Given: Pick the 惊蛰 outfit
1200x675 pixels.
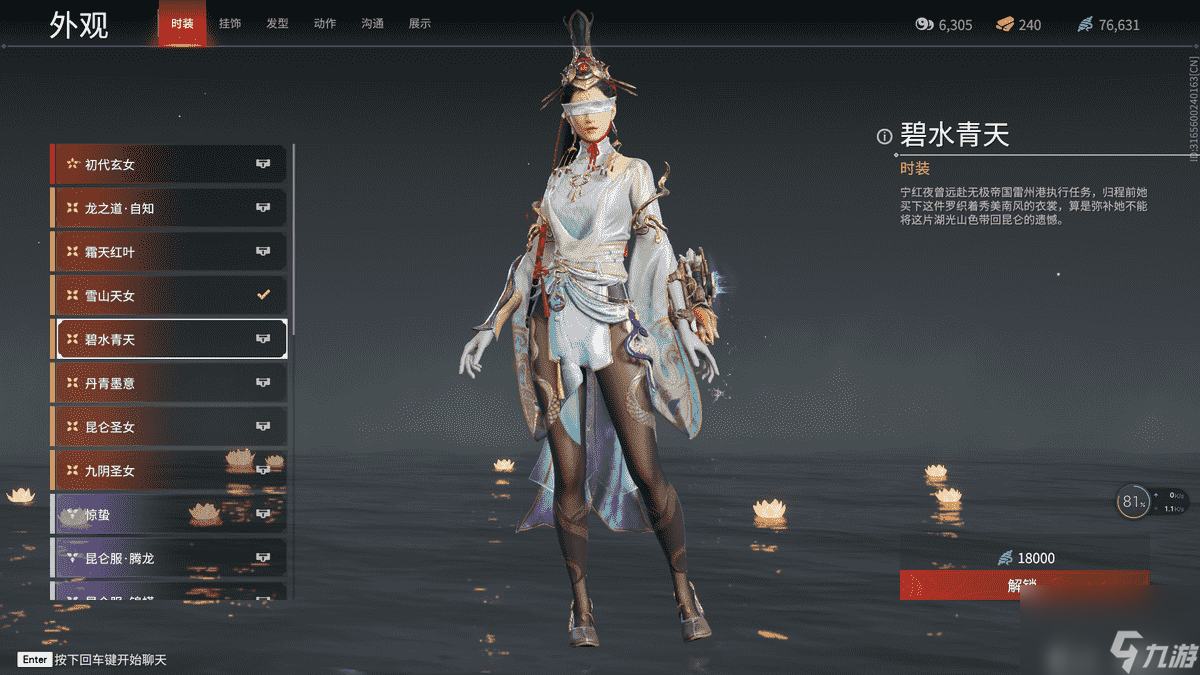Looking at the screenshot, I should coord(169,514).
